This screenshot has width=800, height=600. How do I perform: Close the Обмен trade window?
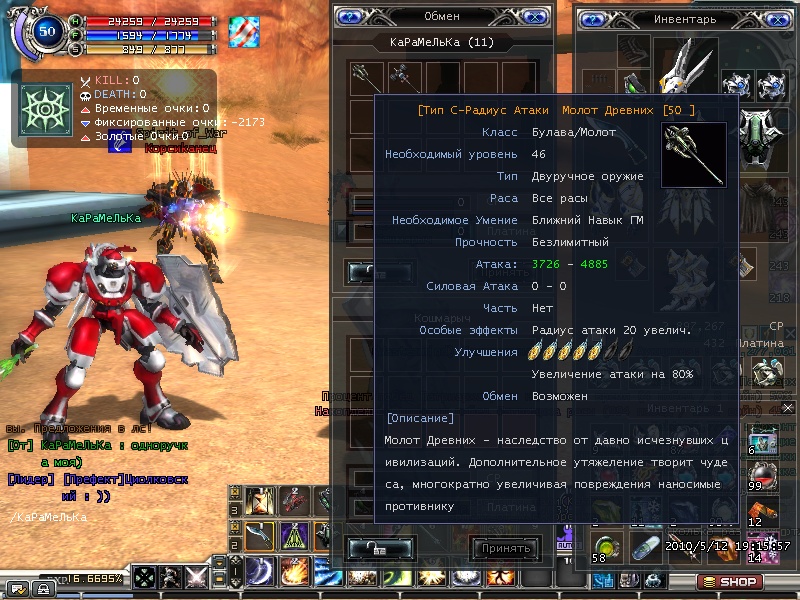[x=535, y=16]
